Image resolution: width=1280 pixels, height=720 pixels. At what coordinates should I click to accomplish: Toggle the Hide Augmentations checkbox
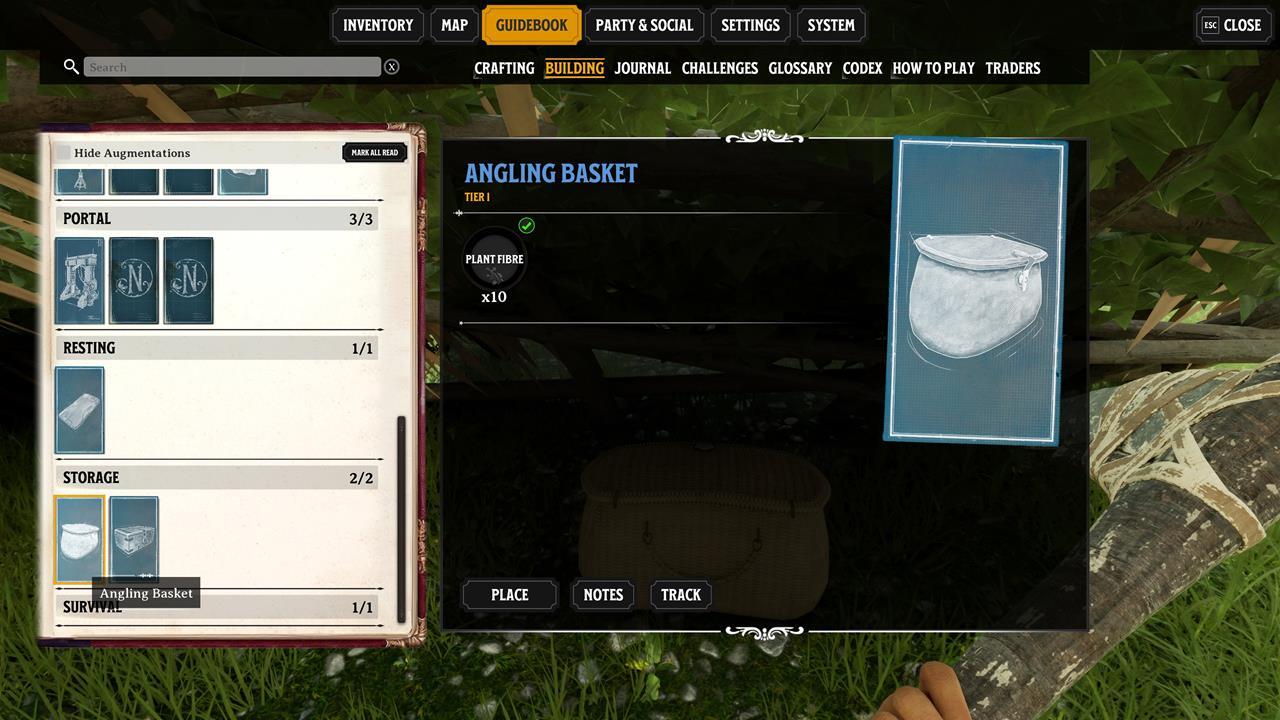[64, 153]
